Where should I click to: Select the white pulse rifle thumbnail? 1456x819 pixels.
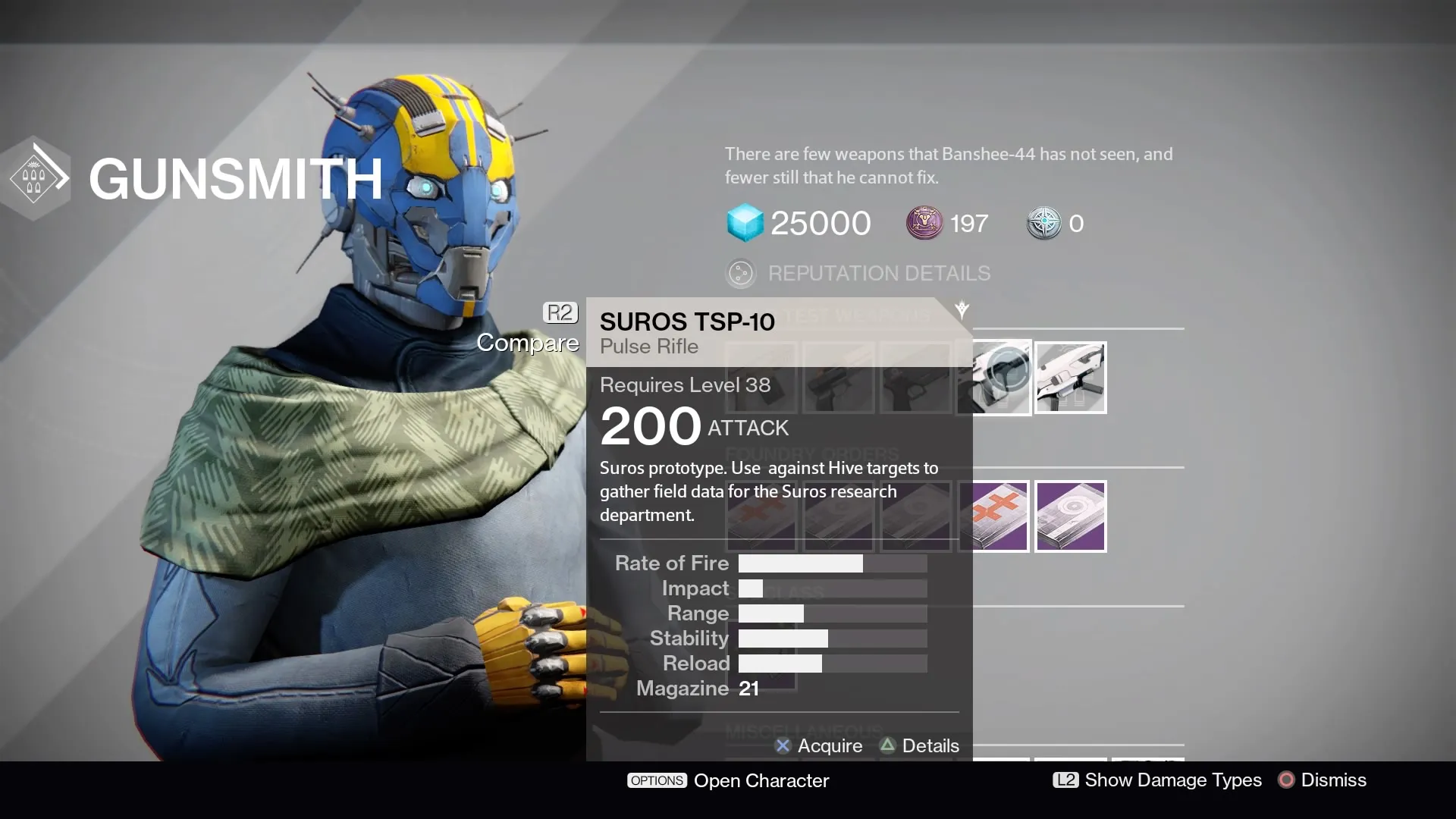(1070, 377)
